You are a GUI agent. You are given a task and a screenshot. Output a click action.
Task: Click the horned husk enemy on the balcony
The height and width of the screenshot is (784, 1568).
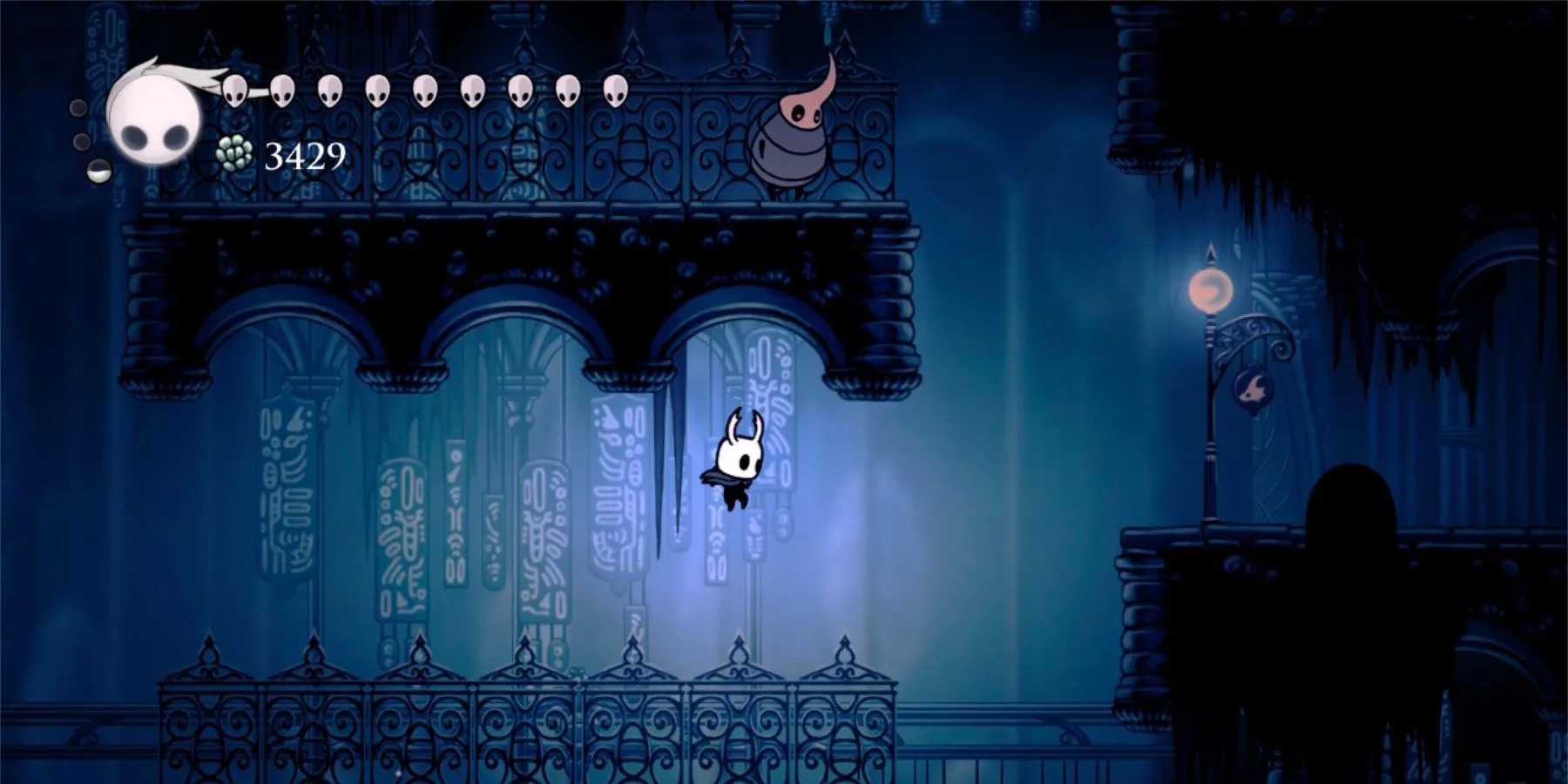coord(788,139)
